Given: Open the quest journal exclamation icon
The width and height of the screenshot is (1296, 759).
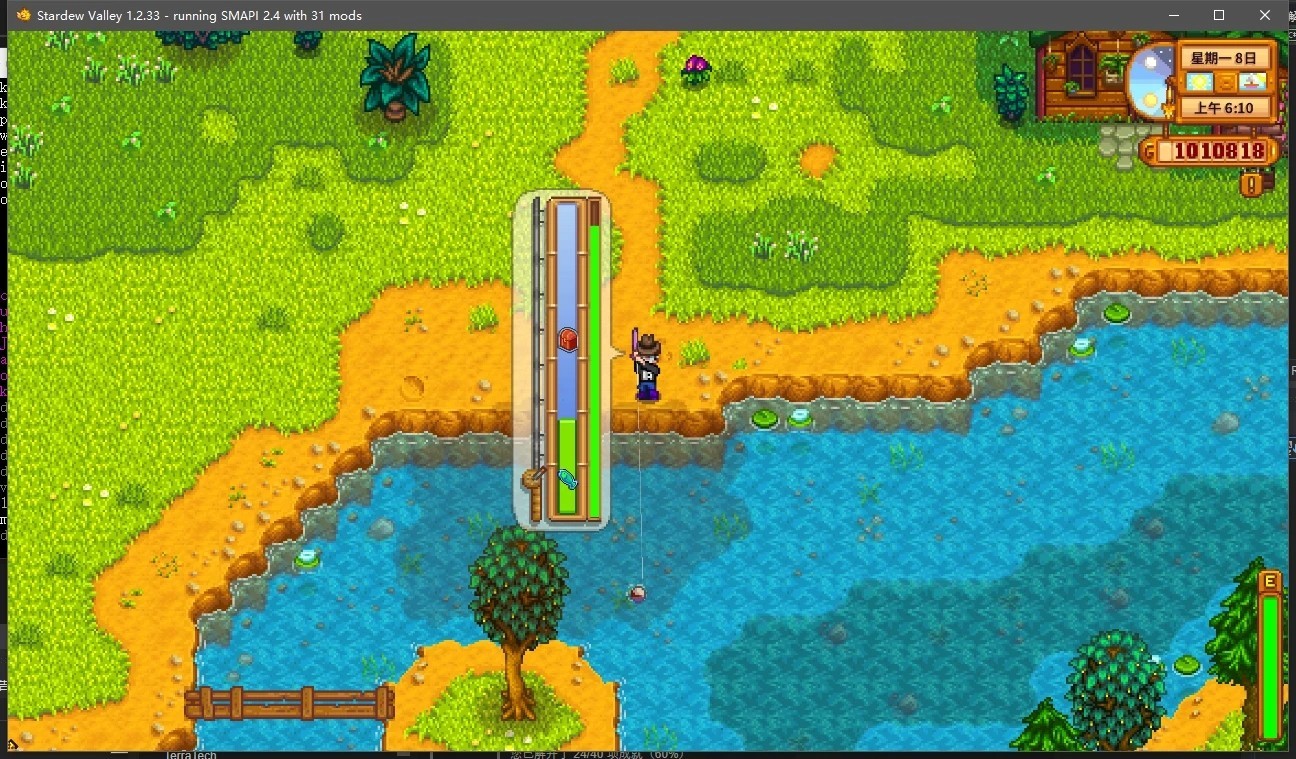Looking at the screenshot, I should tap(1250, 184).
